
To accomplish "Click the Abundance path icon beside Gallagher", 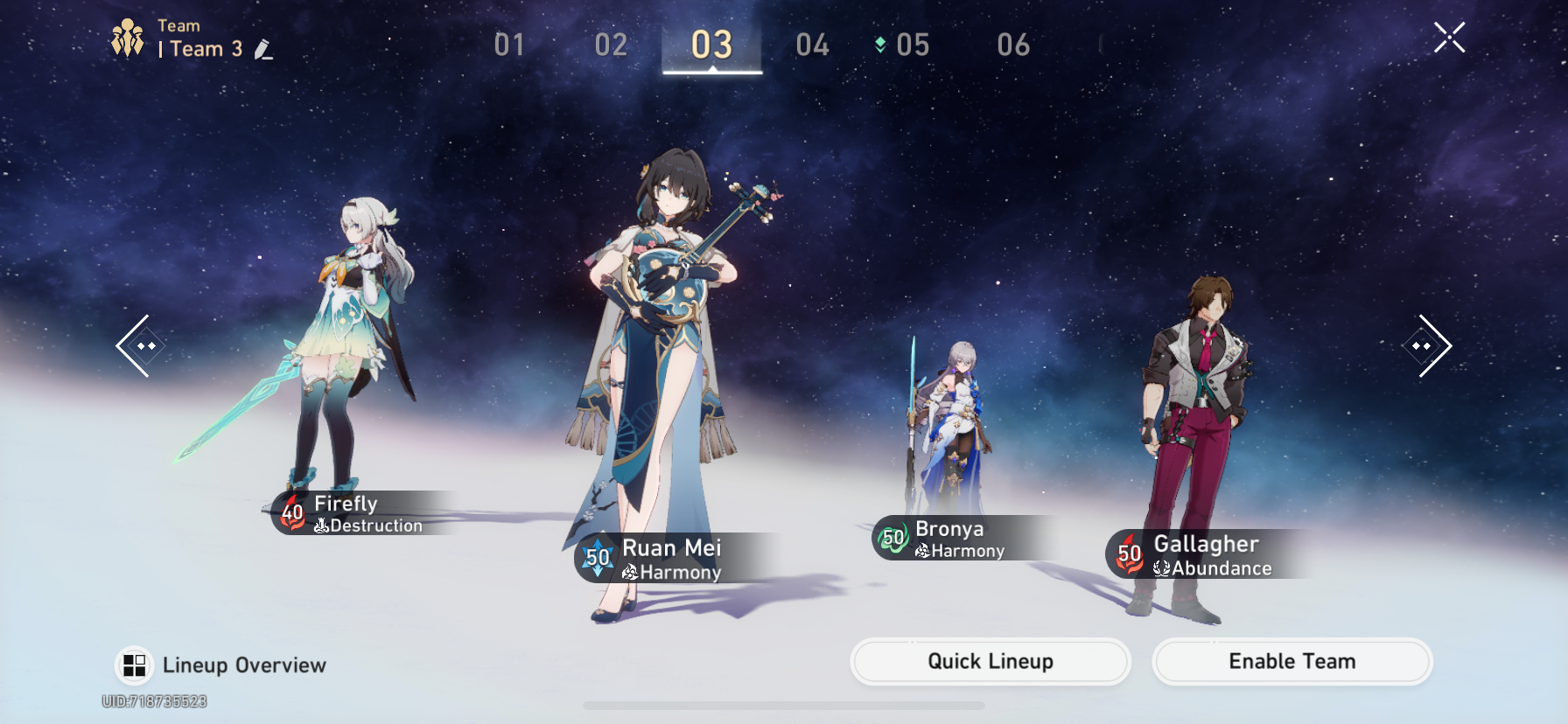I will click(x=1161, y=567).
